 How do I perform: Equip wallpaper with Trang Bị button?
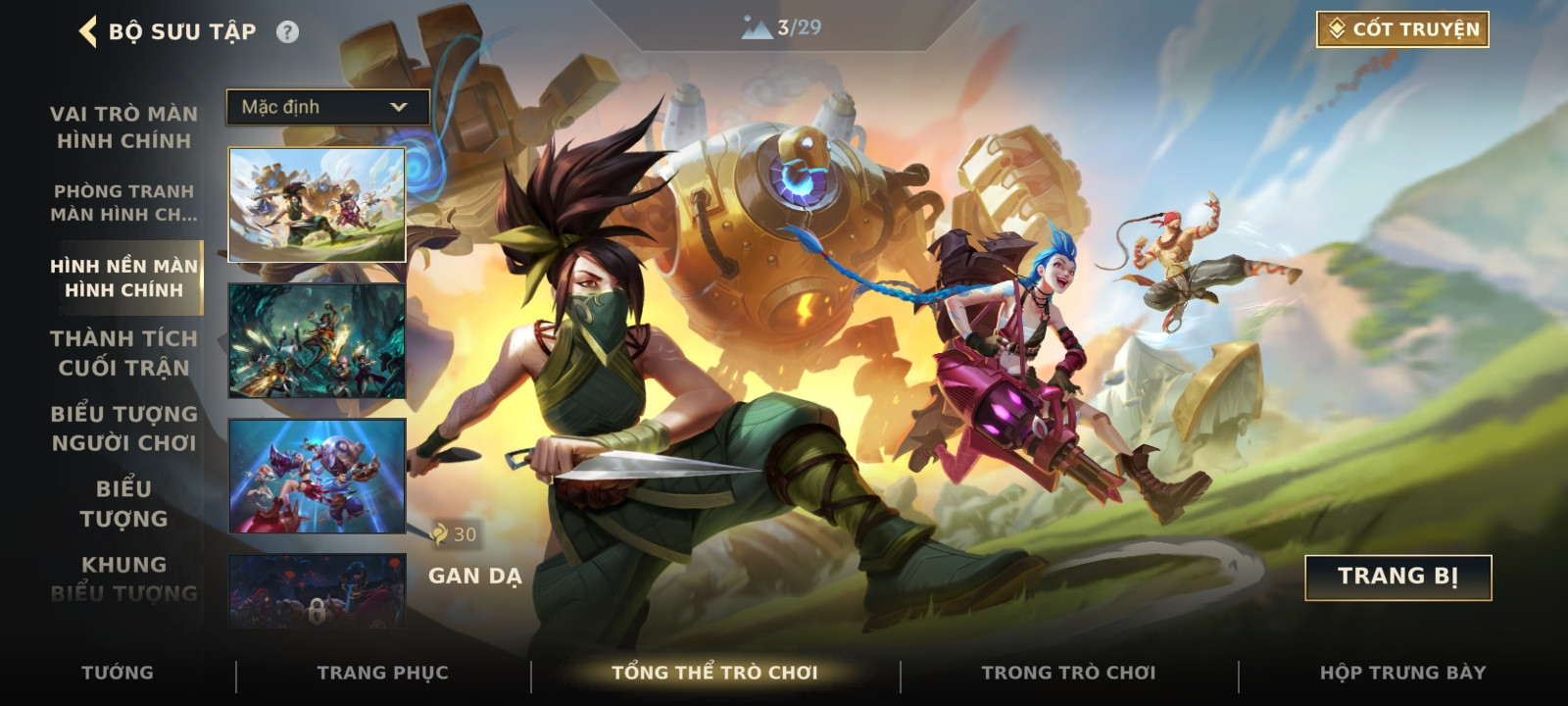tap(1397, 577)
